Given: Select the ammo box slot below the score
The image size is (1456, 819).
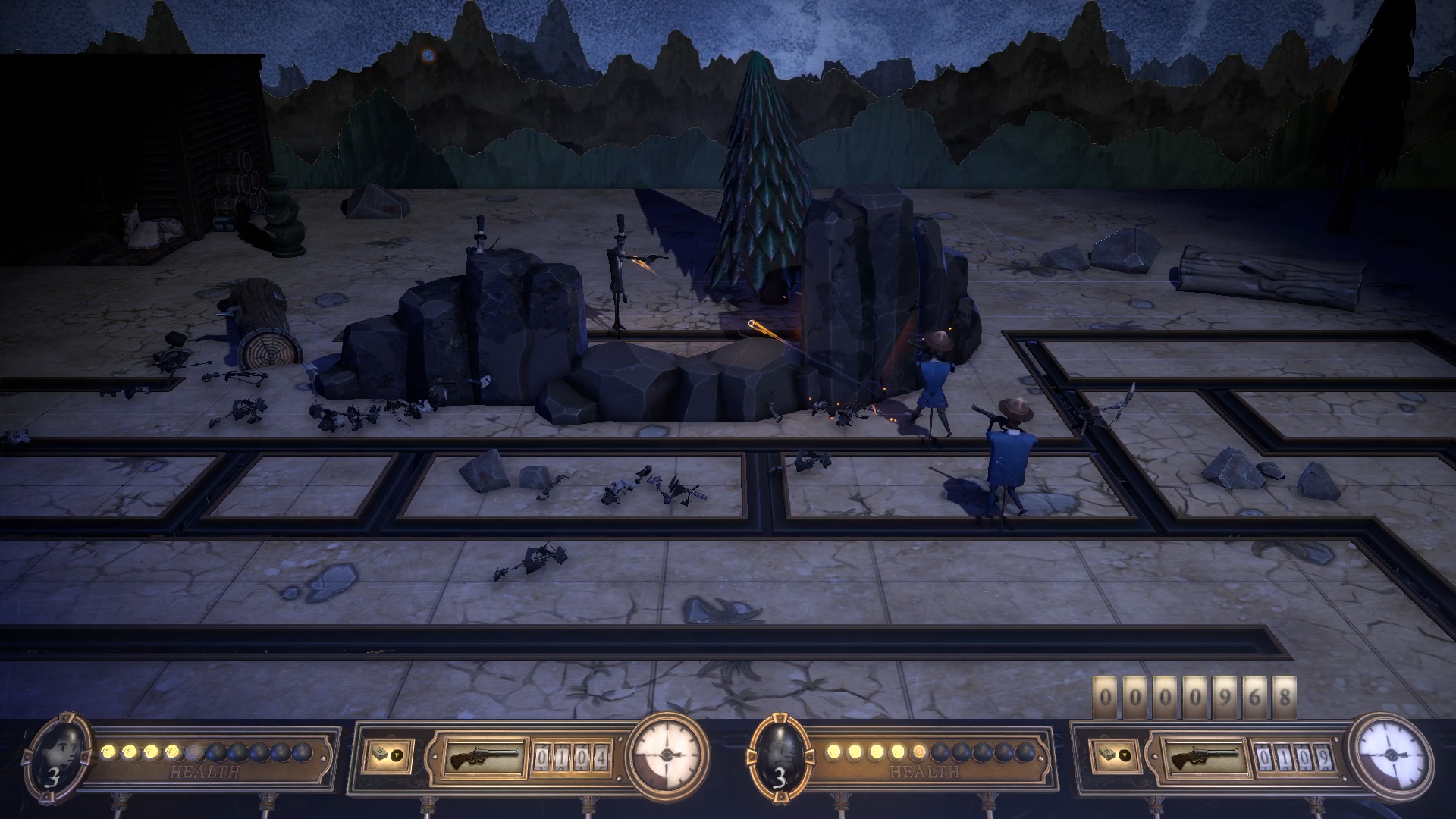Looking at the screenshot, I should pyautogui.click(x=1114, y=756).
